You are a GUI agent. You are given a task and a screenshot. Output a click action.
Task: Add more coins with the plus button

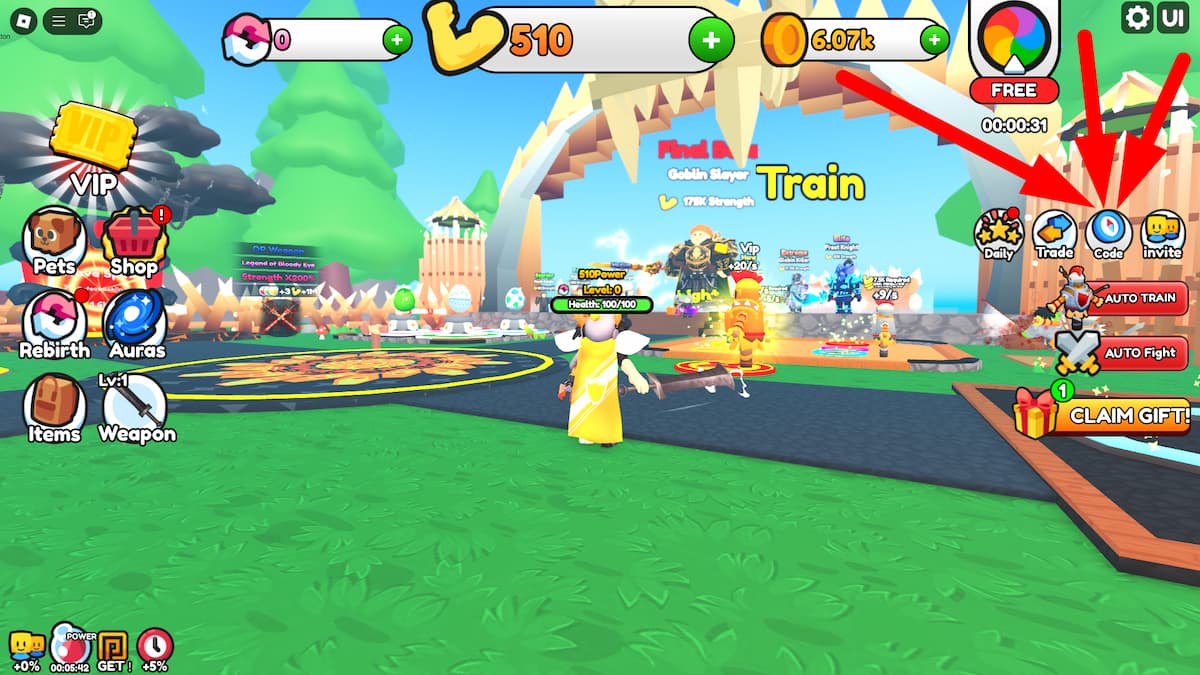click(934, 40)
